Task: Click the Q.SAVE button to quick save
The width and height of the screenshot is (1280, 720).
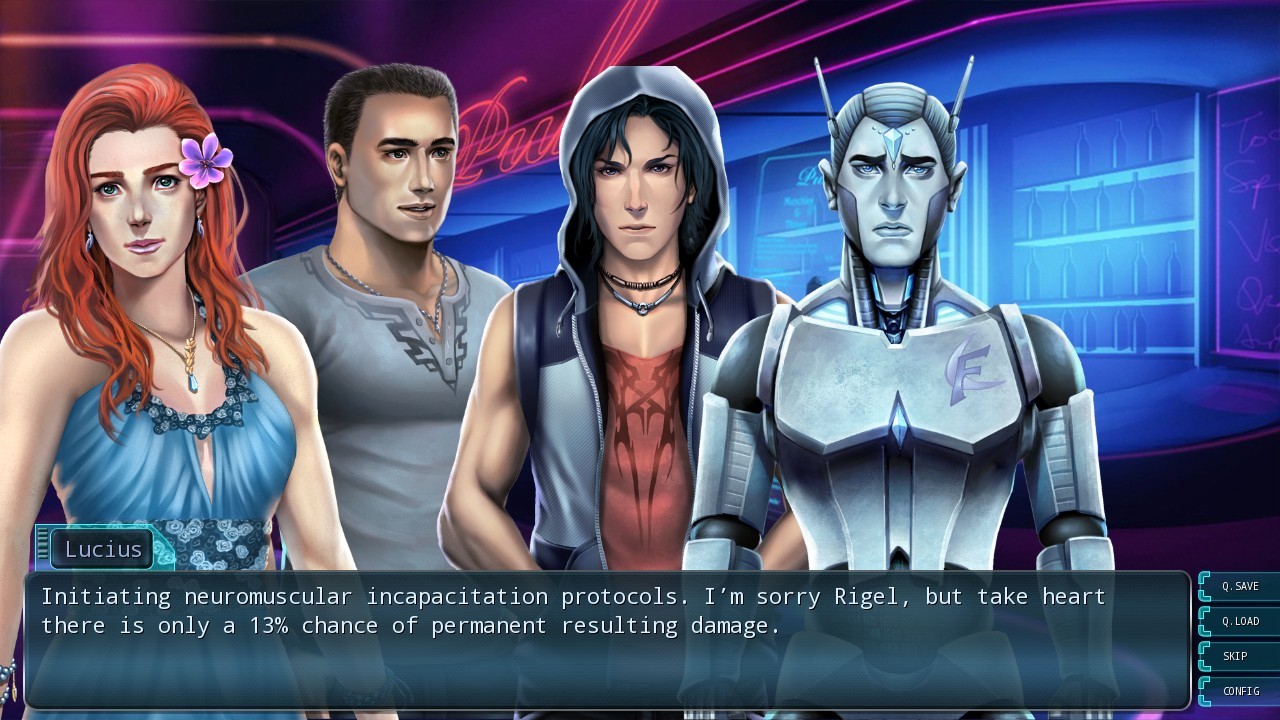Action: coord(1239,586)
